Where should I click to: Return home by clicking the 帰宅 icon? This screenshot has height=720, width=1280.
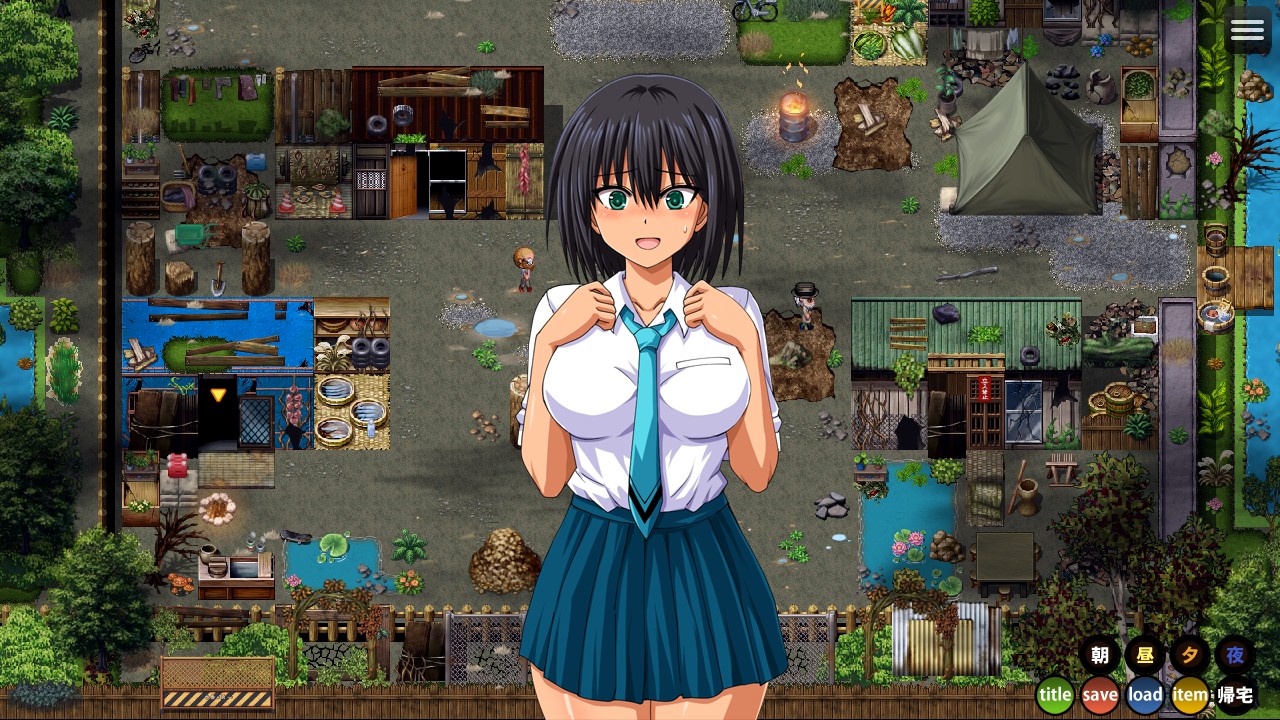pyautogui.click(x=1234, y=693)
